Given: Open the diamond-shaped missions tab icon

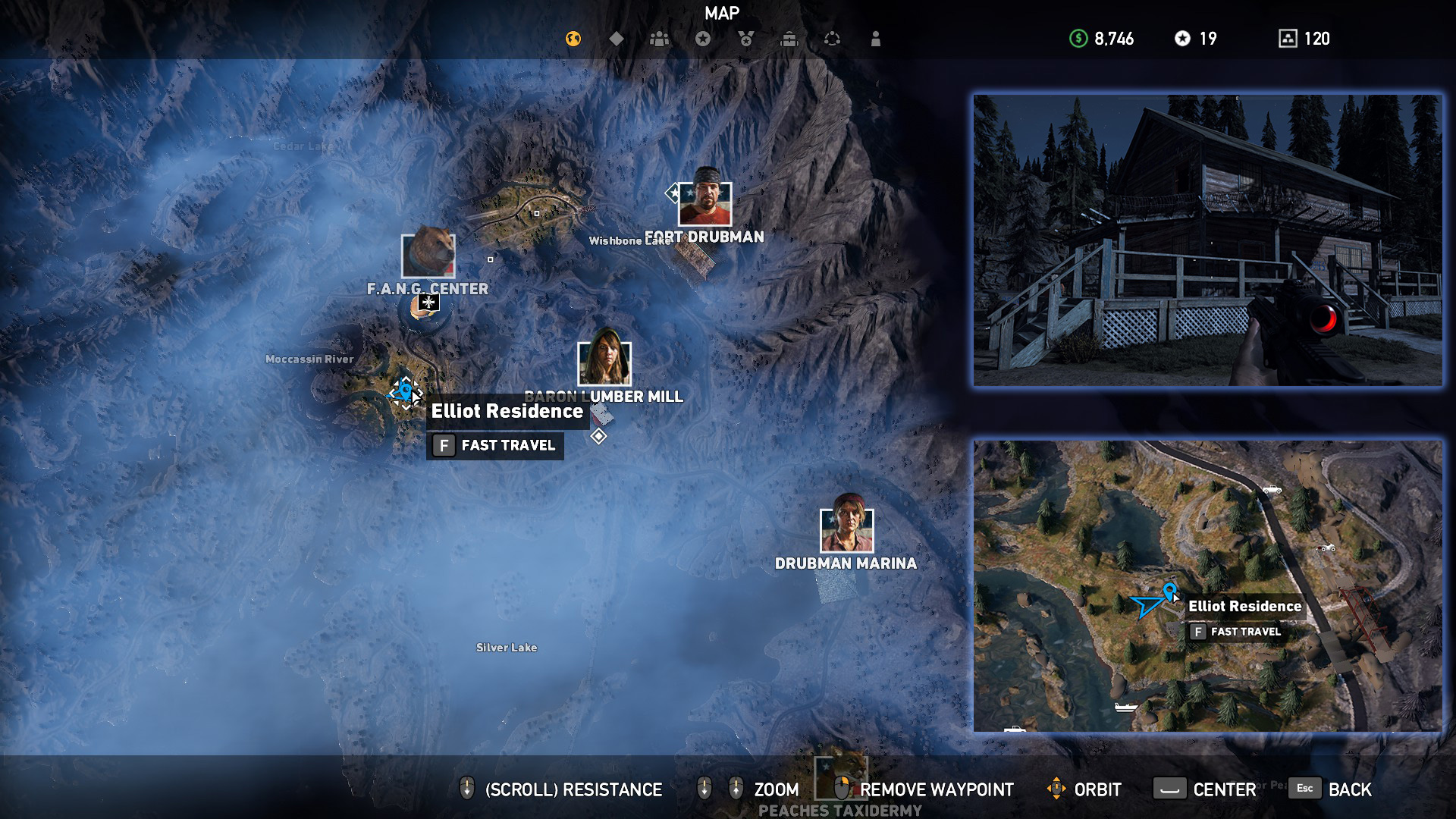Looking at the screenshot, I should click(x=617, y=38).
